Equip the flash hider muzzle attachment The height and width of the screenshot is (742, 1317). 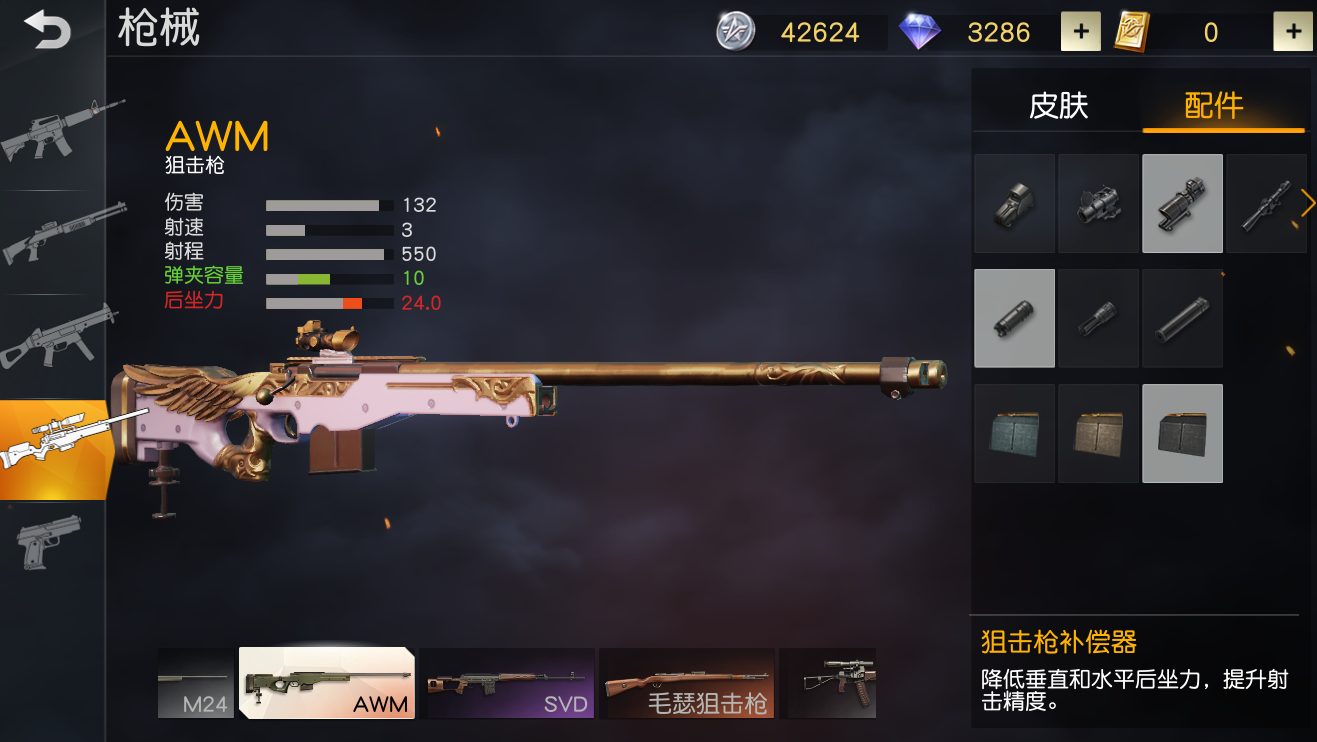tap(1098, 318)
